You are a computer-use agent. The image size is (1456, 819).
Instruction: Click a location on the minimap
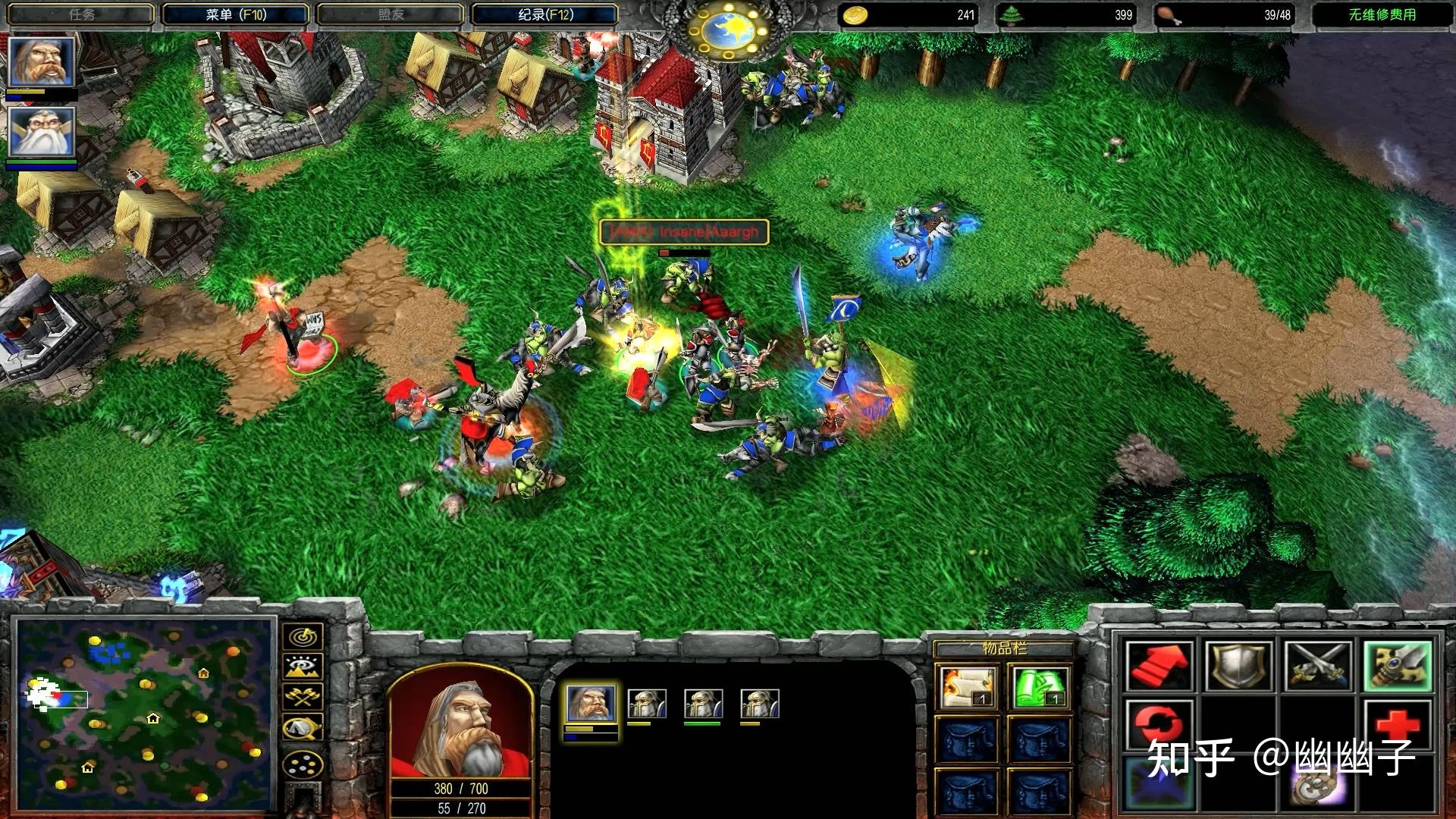(144, 713)
